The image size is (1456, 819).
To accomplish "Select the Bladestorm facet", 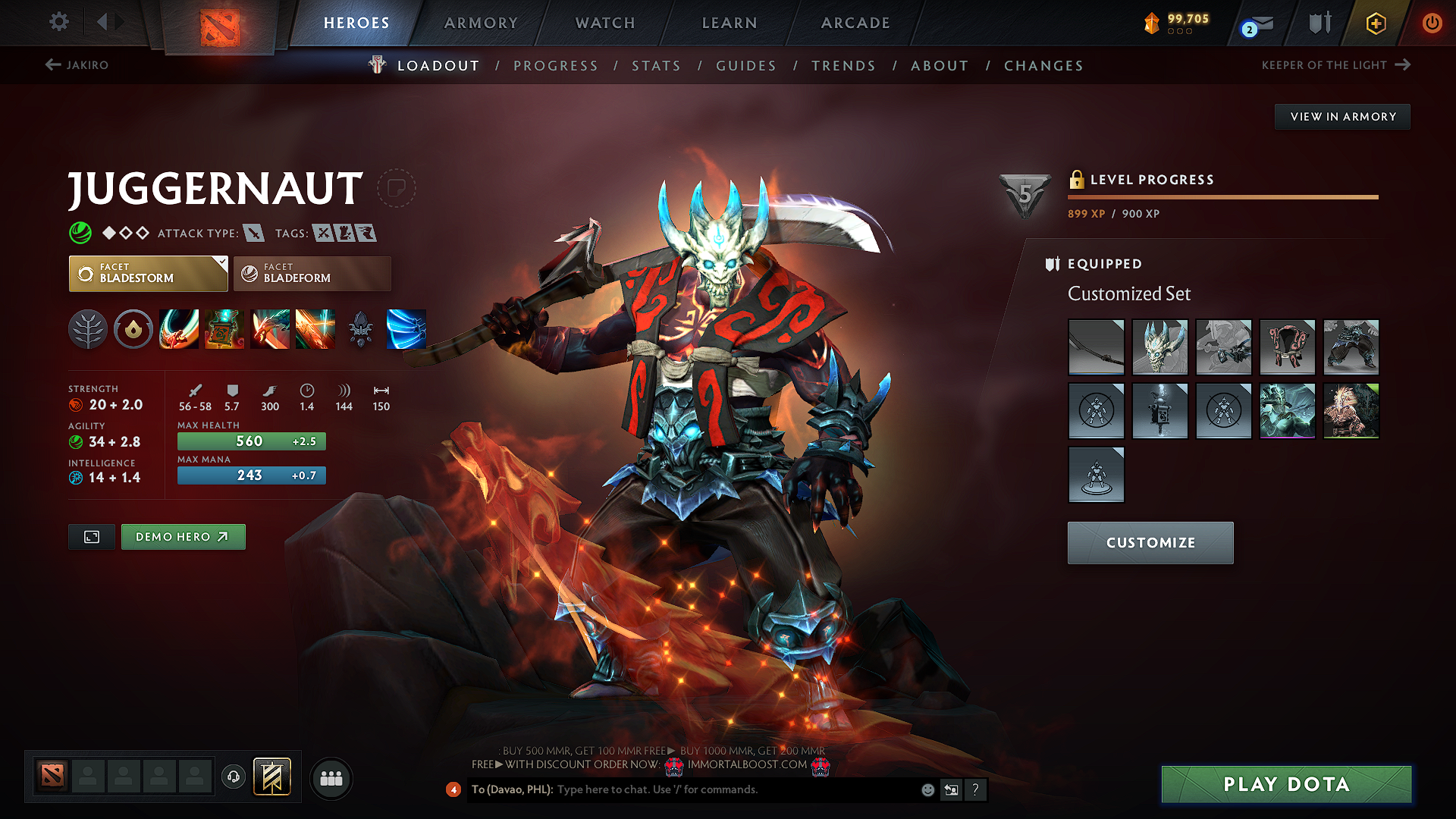I will (x=148, y=273).
